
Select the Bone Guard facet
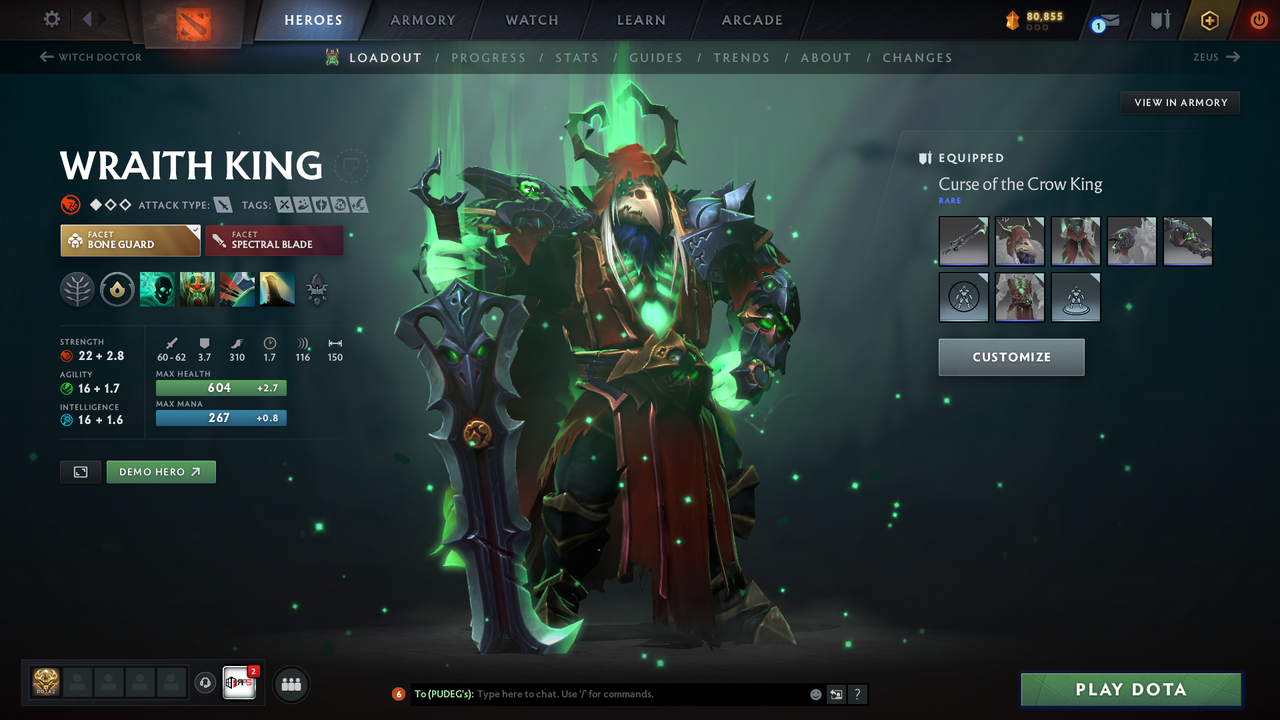click(x=130, y=240)
